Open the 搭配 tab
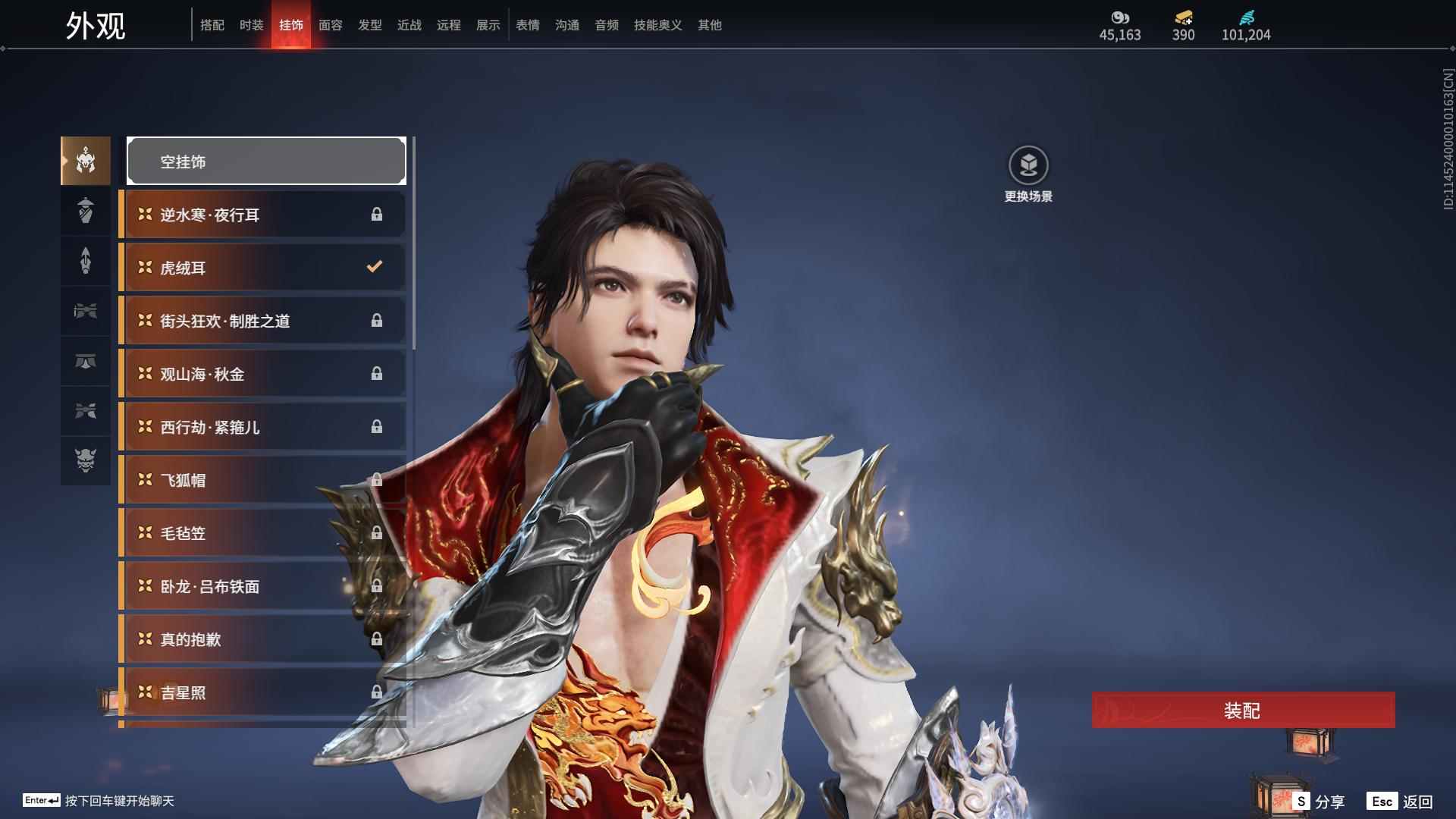This screenshot has height=819, width=1456. [212, 25]
